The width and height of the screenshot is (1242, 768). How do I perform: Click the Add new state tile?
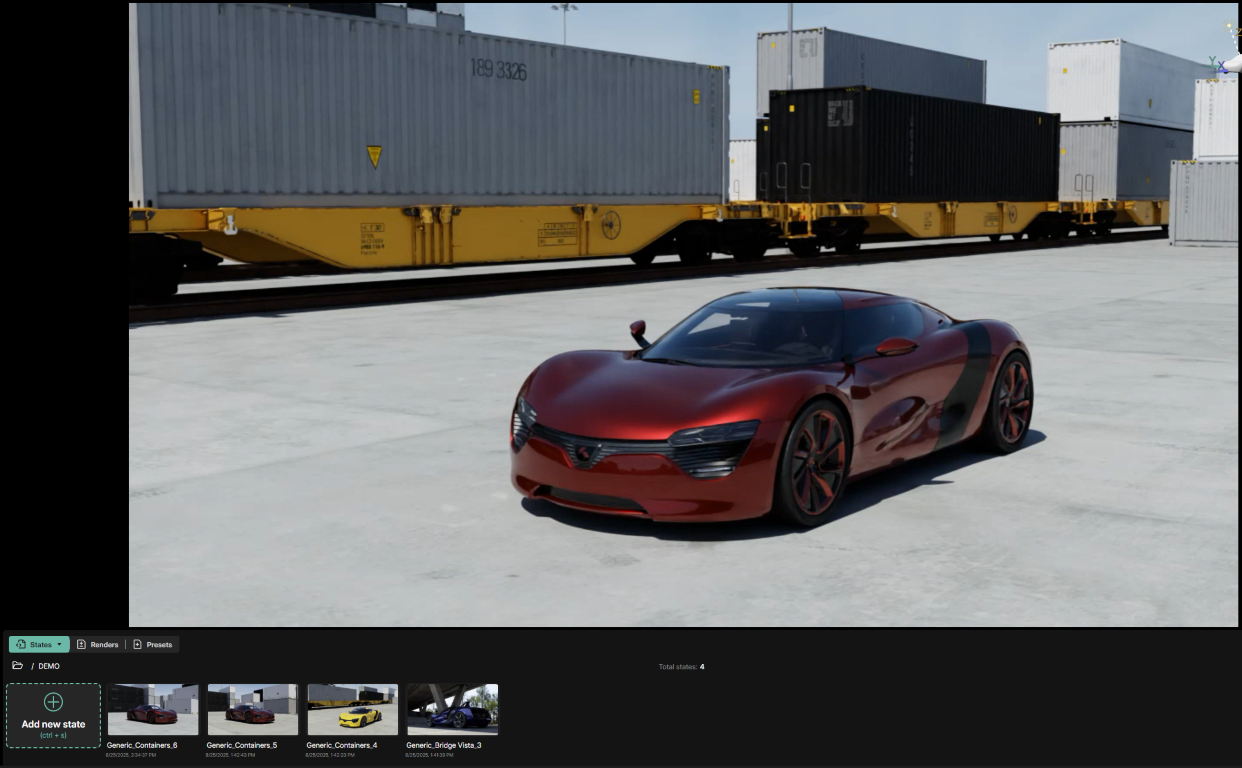(x=53, y=716)
